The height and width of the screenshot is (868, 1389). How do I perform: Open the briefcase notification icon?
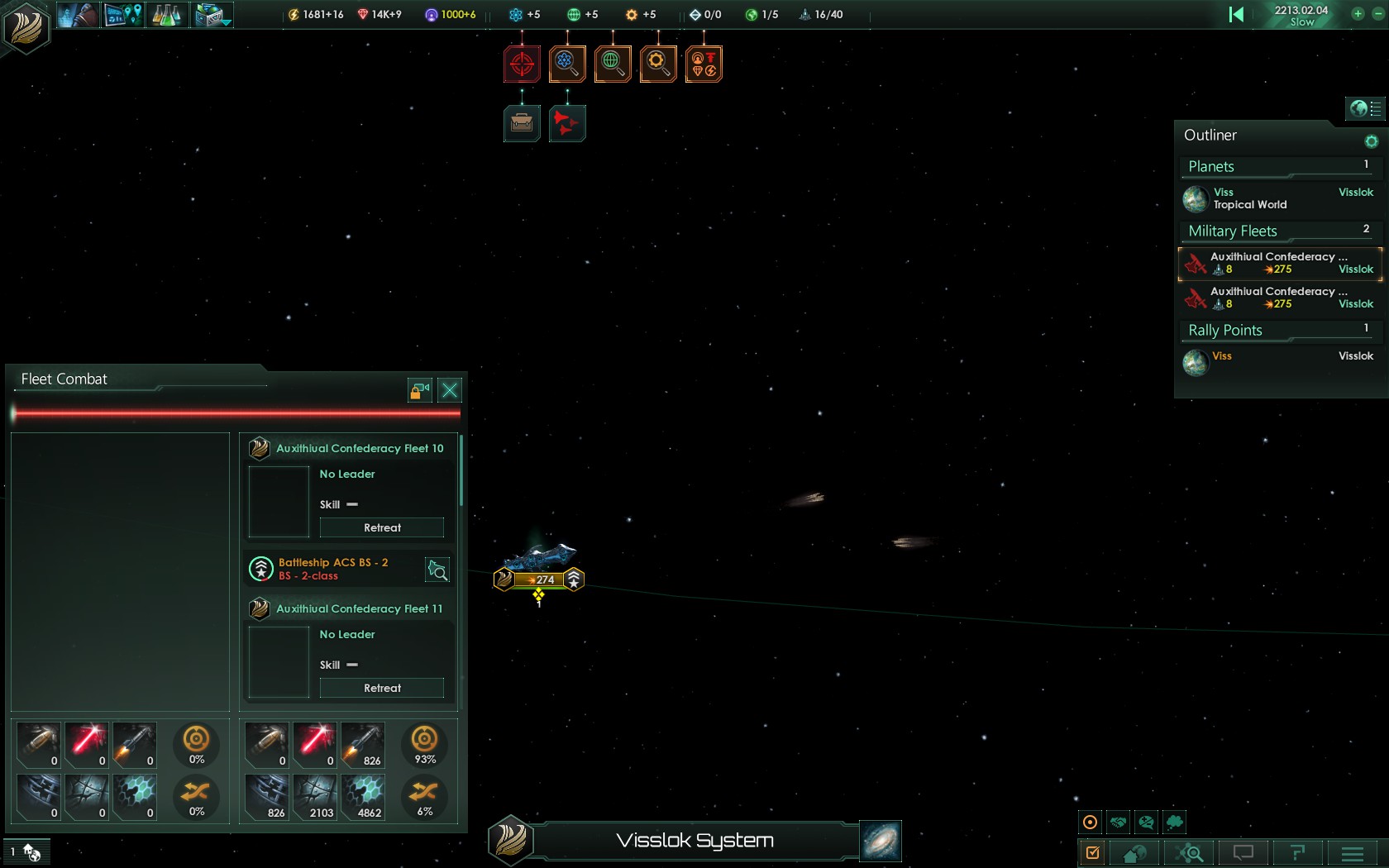pos(522,124)
